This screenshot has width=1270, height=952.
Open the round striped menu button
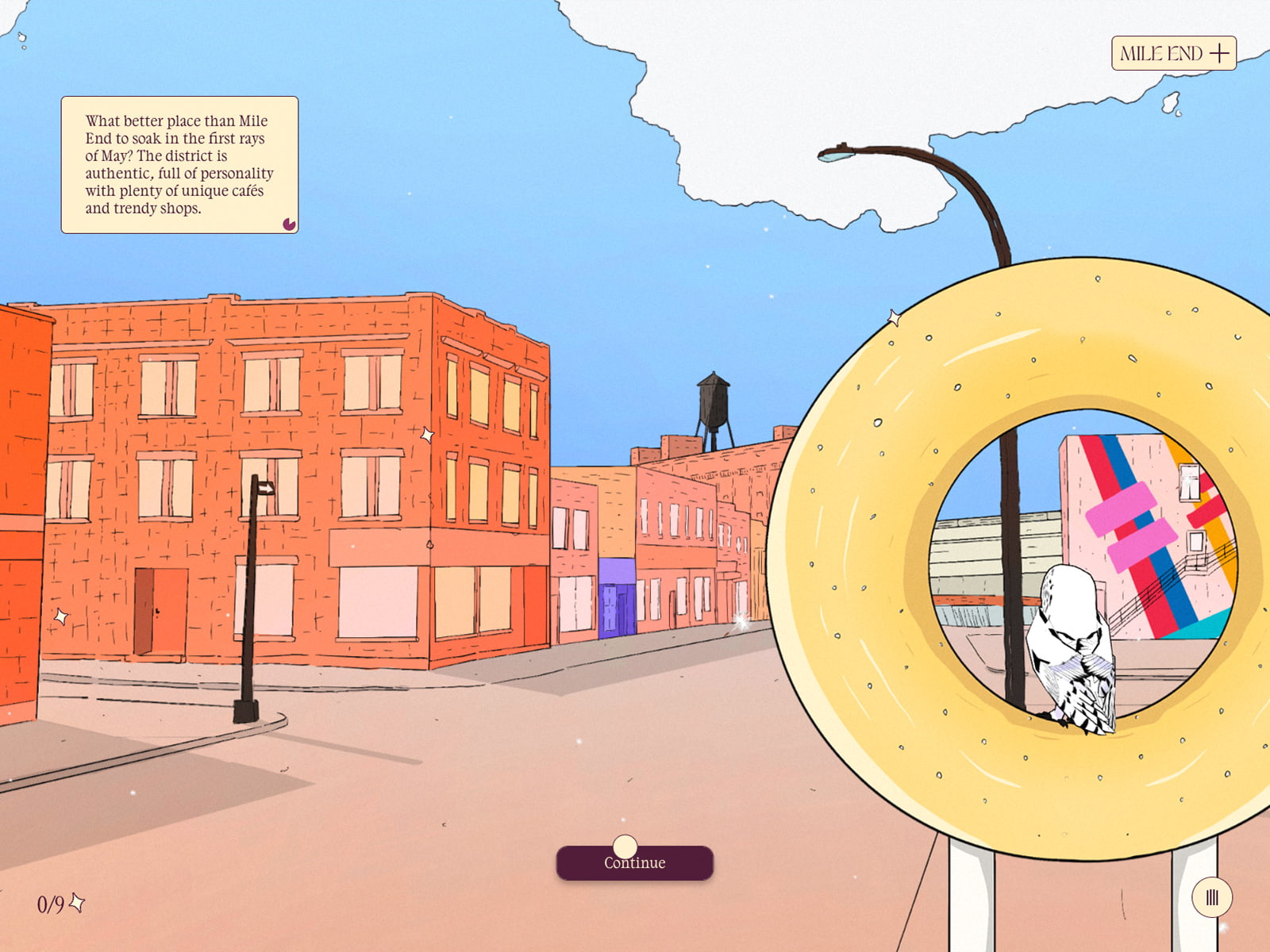pyautogui.click(x=1211, y=897)
